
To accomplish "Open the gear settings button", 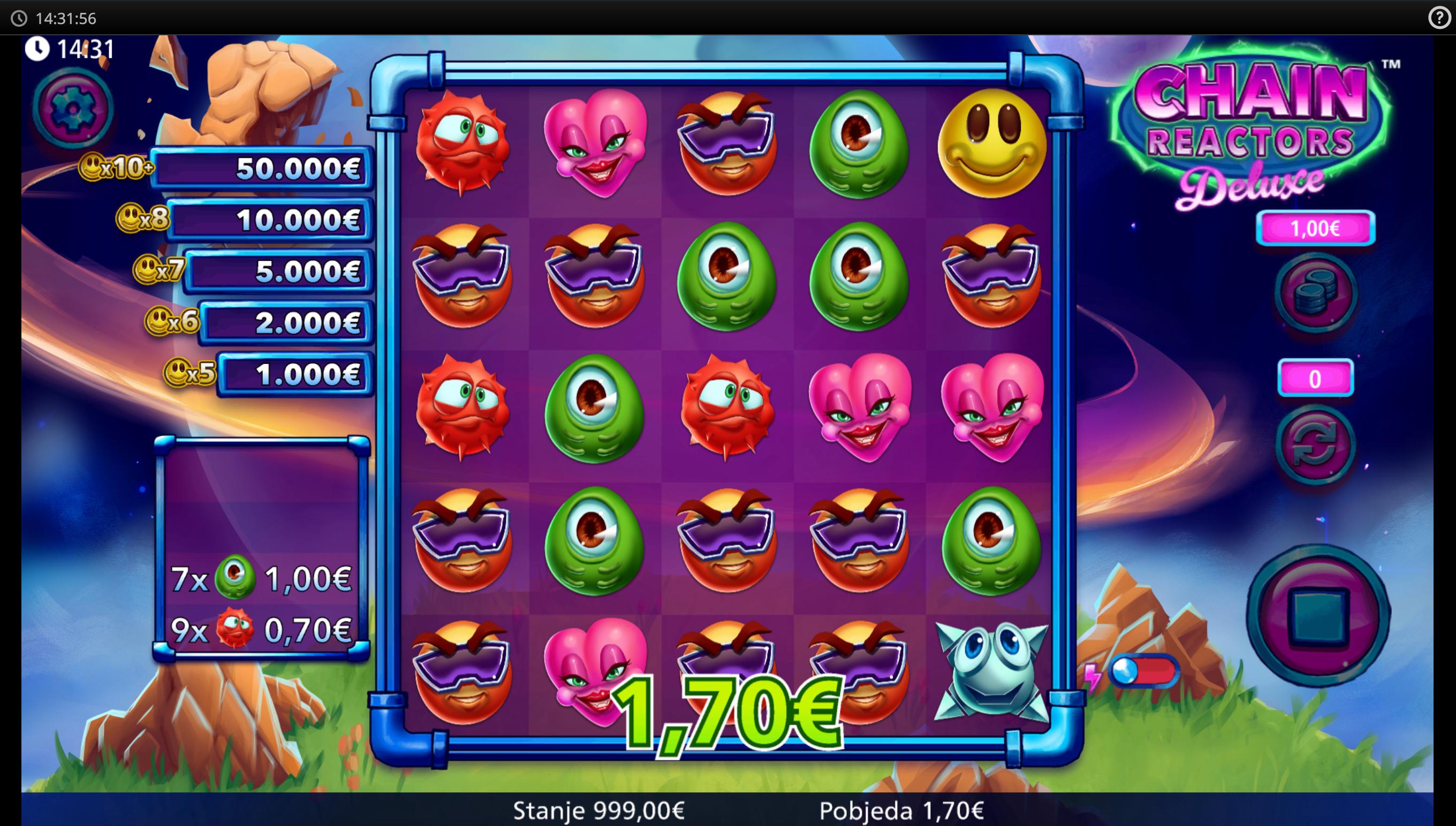I will coord(73,108).
